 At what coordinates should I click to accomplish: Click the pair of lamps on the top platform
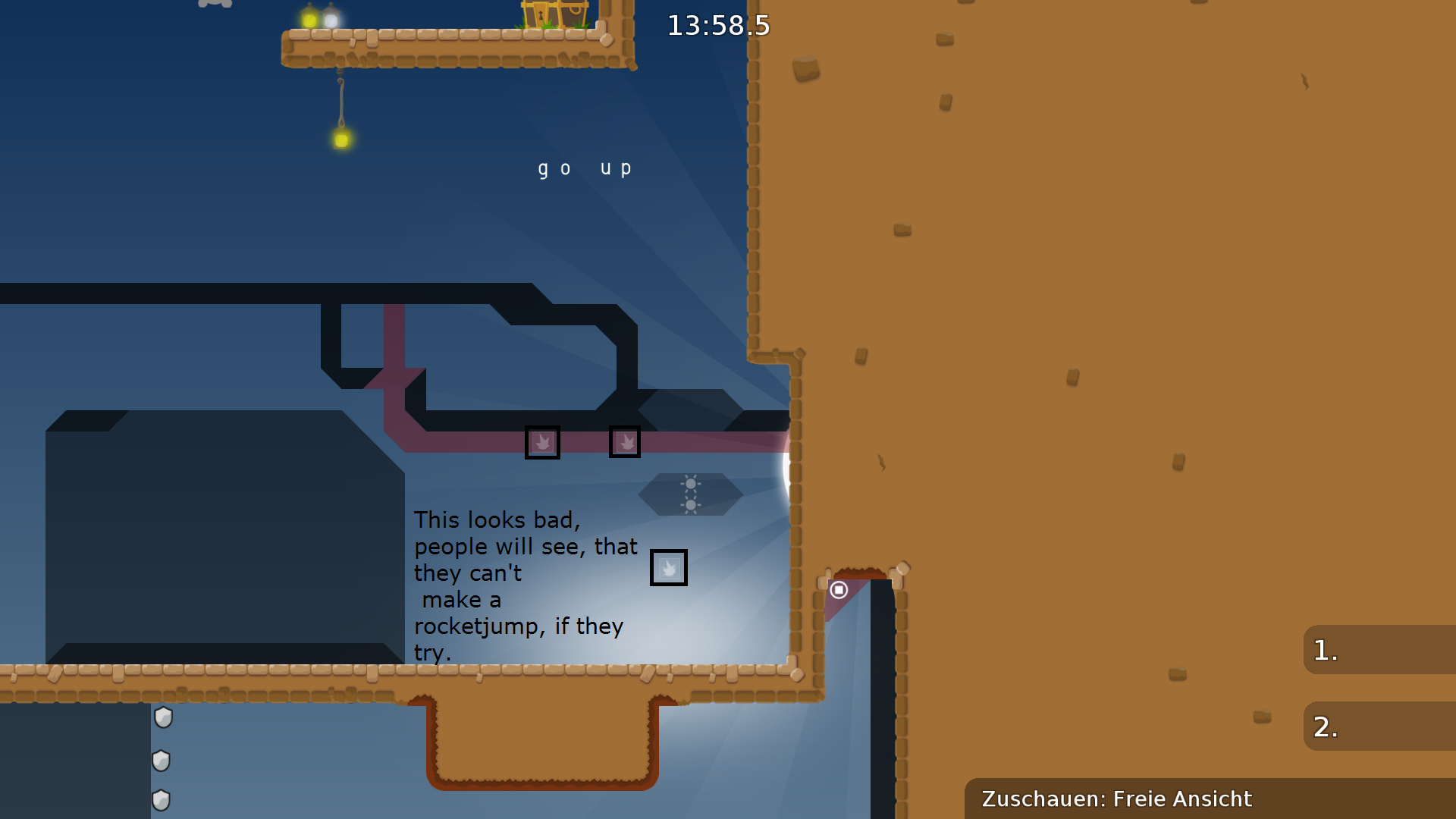[321, 17]
